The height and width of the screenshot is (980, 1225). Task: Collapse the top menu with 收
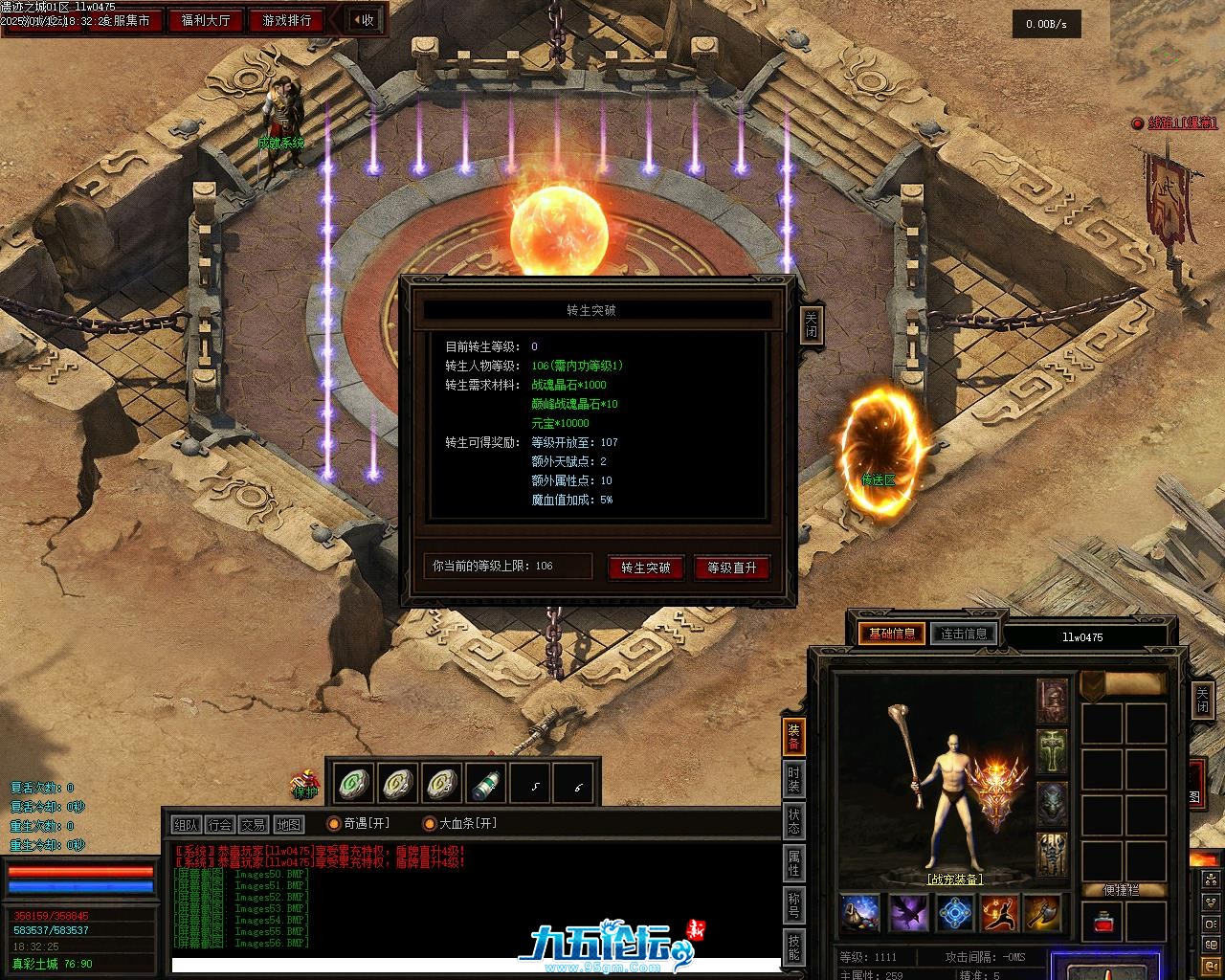[363, 20]
